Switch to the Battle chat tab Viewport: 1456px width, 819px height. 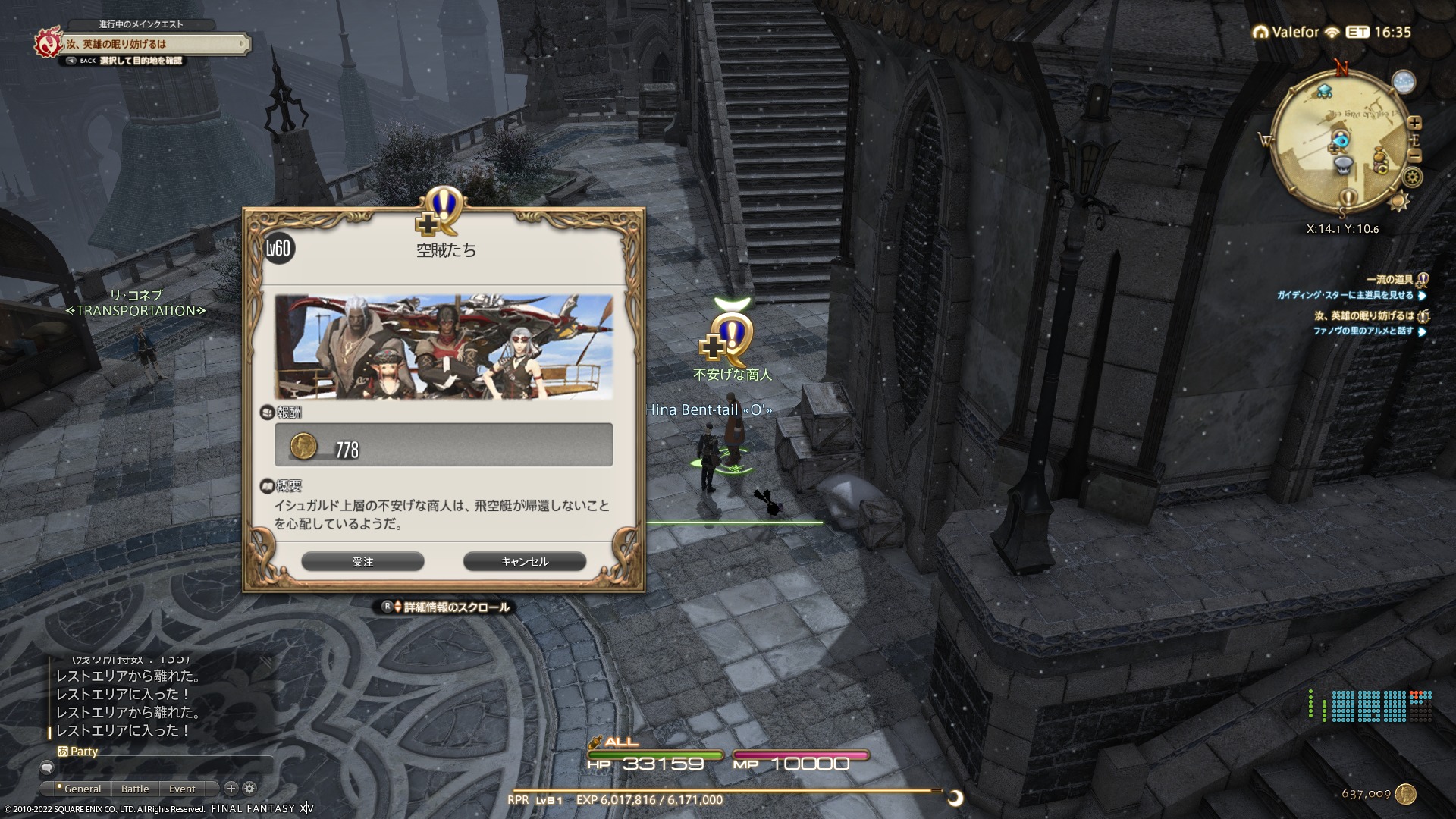point(135,789)
